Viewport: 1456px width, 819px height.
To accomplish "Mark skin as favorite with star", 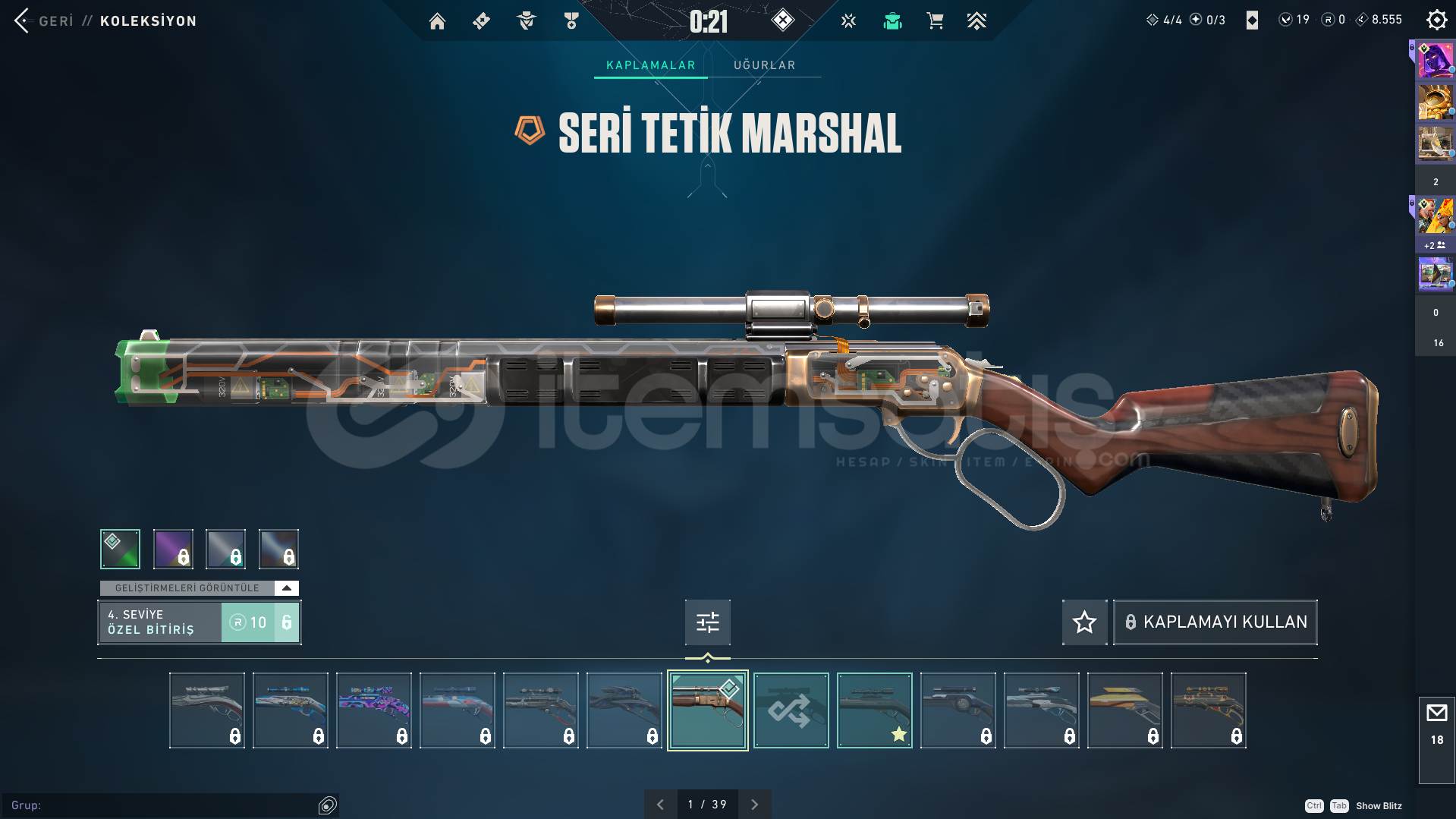I will coord(1084,622).
